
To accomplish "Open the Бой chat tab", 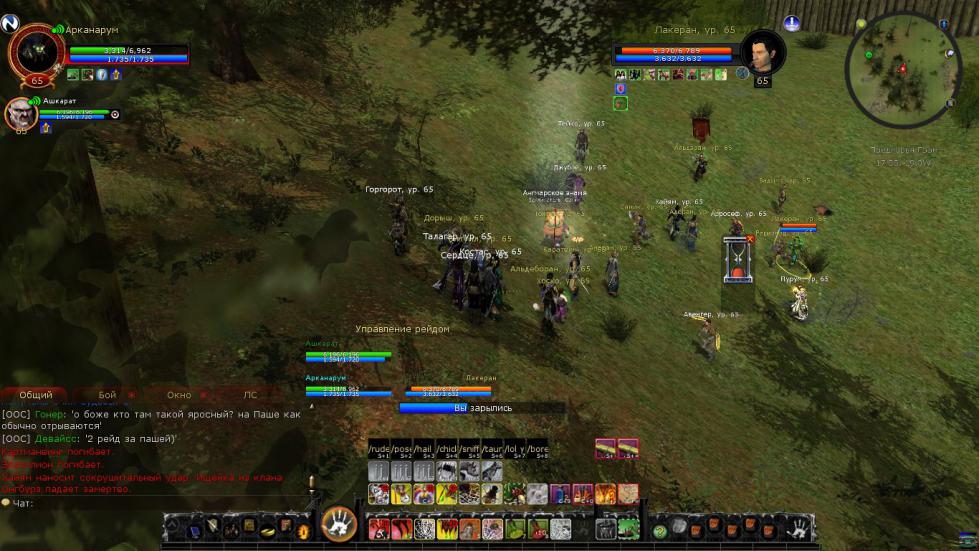I will (x=107, y=395).
